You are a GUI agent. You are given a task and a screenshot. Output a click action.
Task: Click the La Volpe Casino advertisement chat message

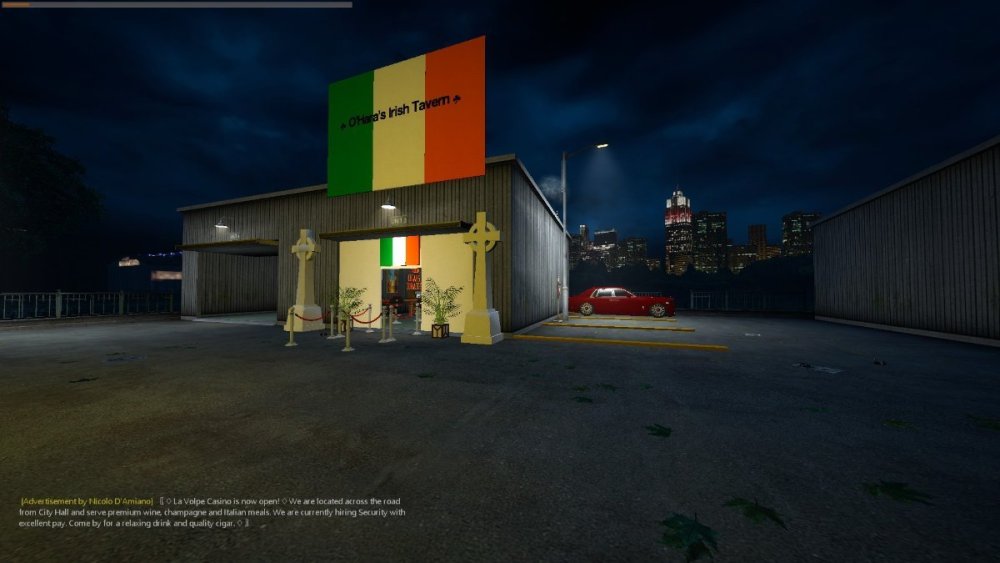point(212,512)
